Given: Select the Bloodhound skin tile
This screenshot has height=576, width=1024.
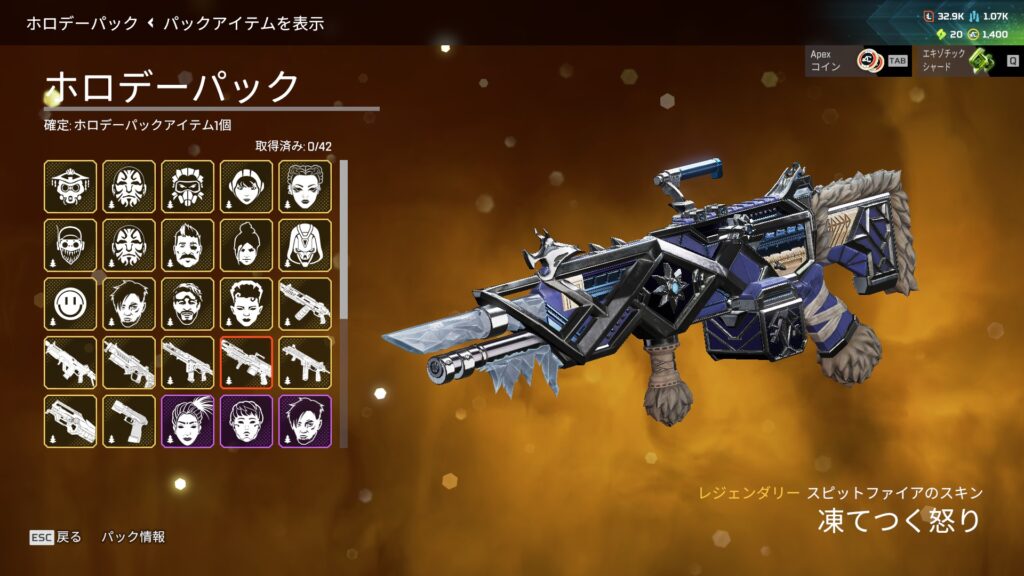Looking at the screenshot, I should pyautogui.click(x=70, y=186).
